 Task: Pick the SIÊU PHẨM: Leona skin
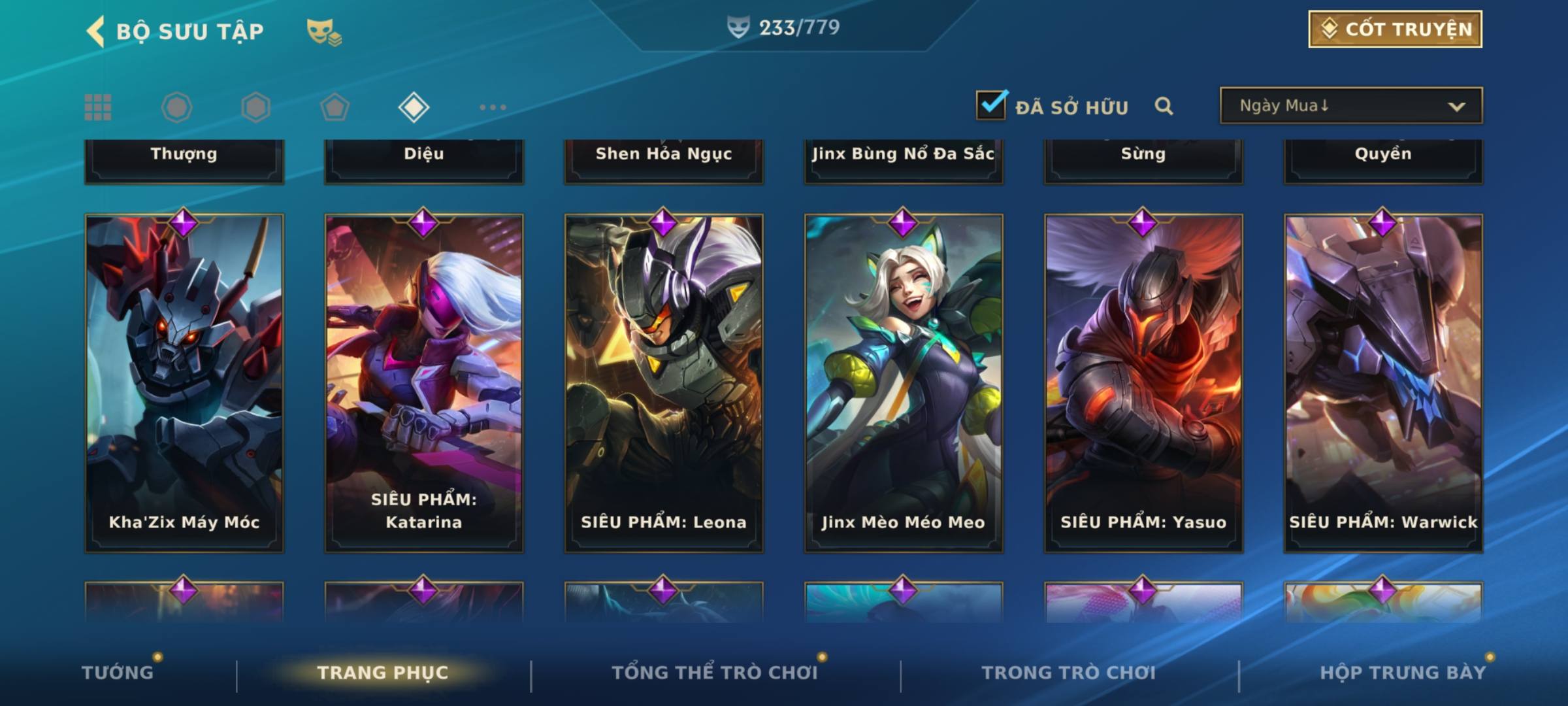tap(664, 382)
